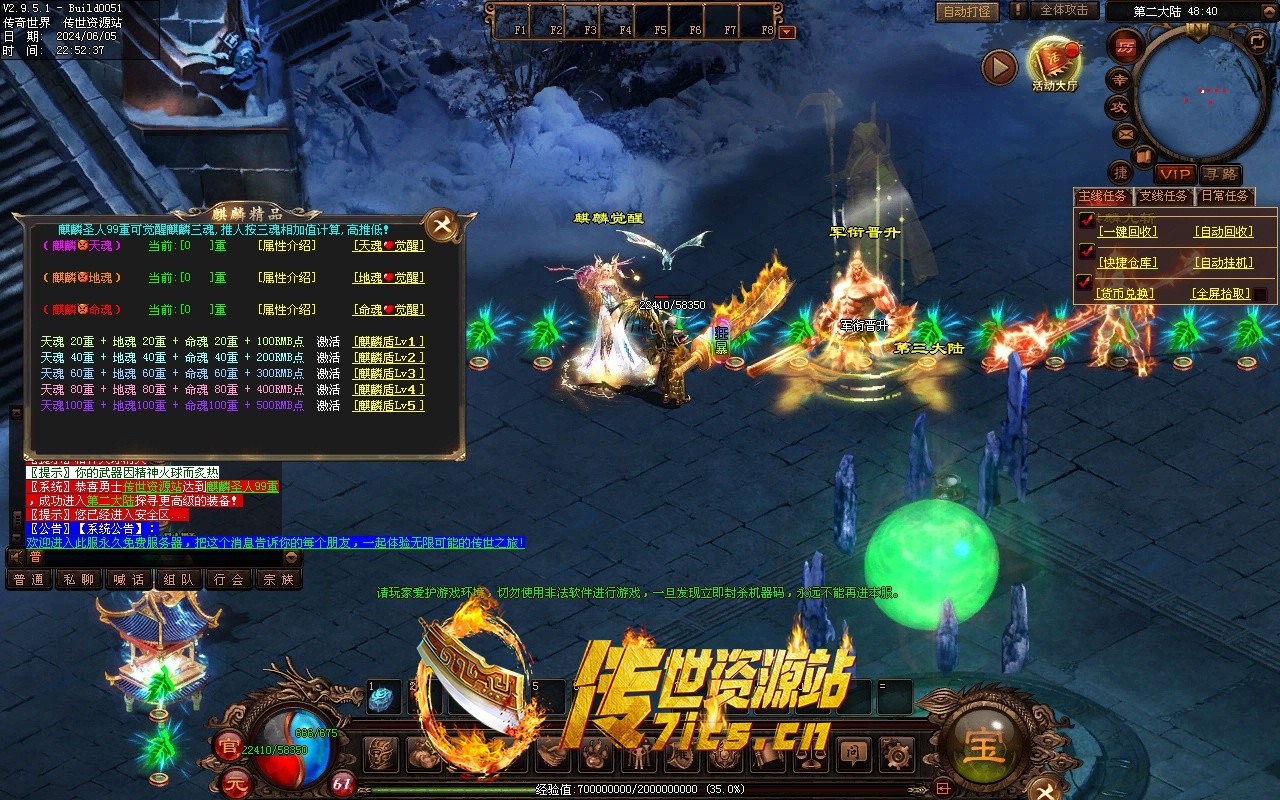Open the mail envelope icon beside minimap
This screenshot has width=1280, height=800.
pos(1125,134)
